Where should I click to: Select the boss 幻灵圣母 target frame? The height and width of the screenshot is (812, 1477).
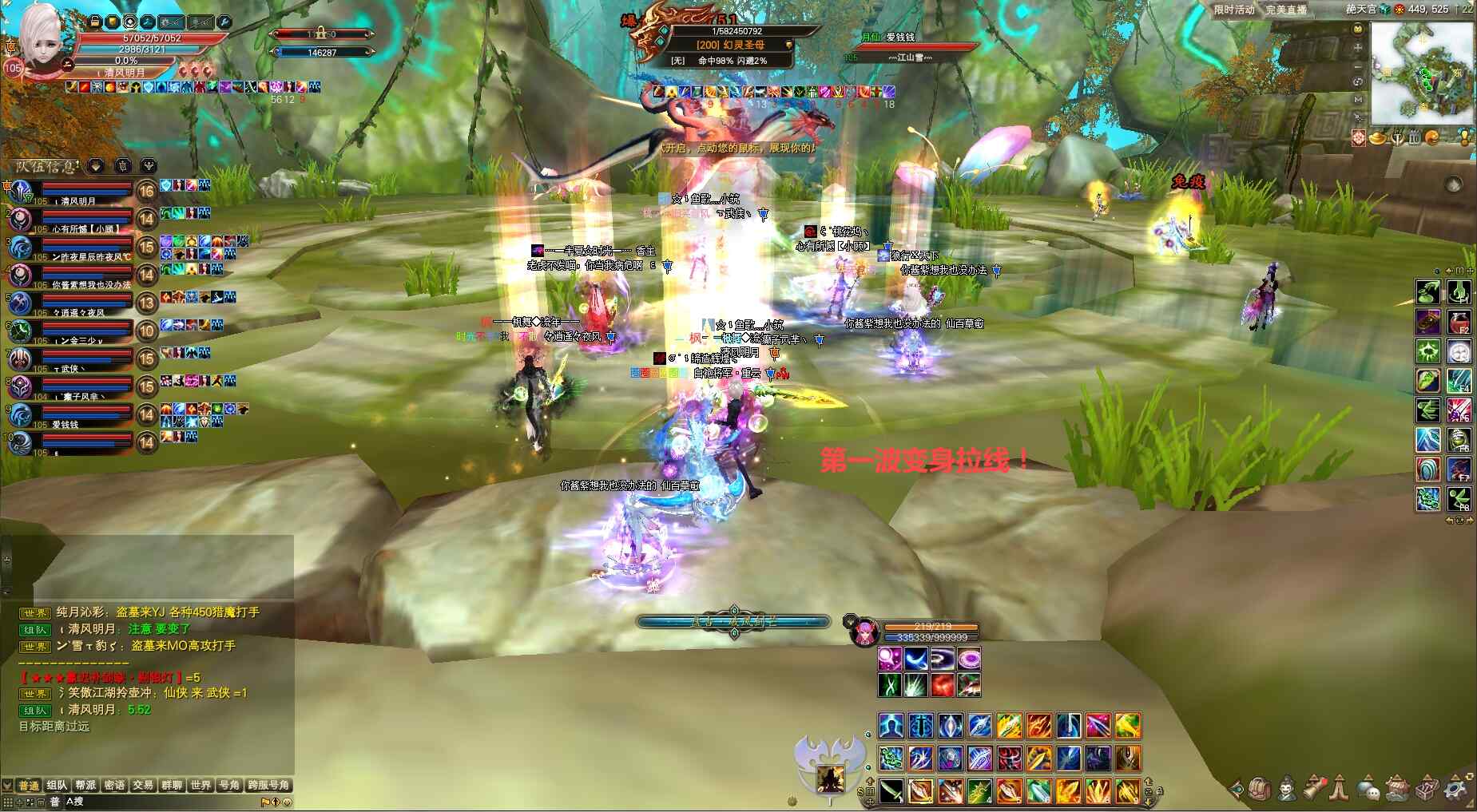[731, 45]
